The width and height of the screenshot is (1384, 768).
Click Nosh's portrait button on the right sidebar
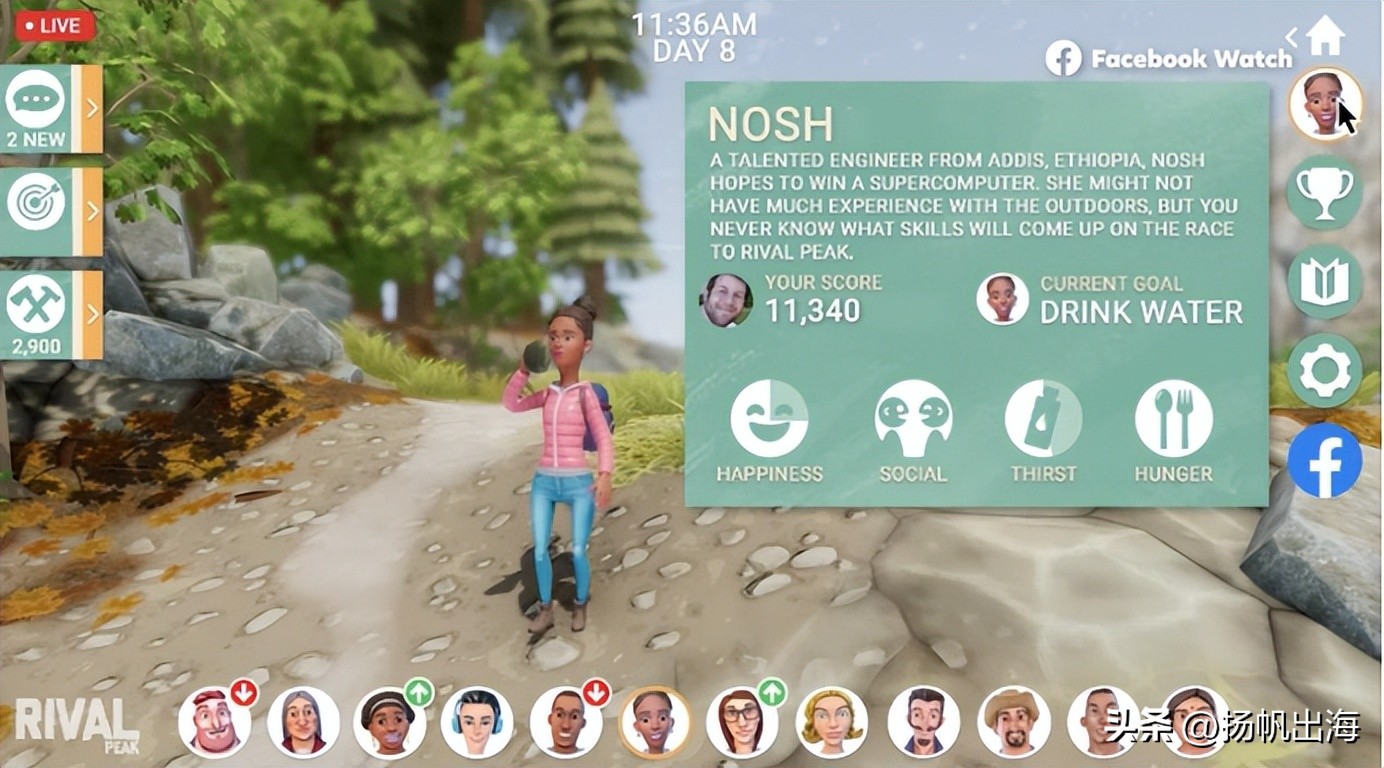pyautogui.click(x=1325, y=104)
